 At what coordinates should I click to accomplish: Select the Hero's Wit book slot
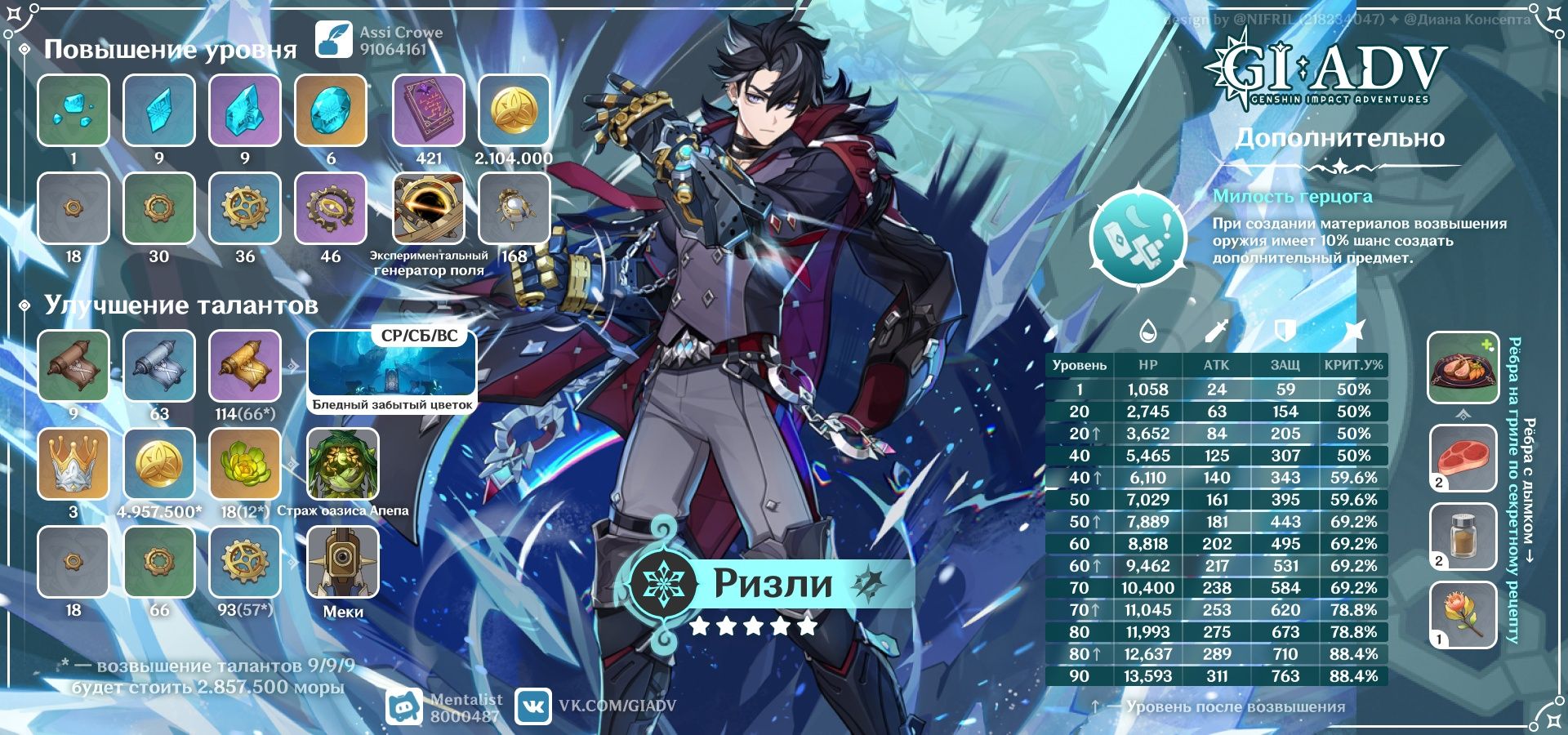[x=428, y=110]
